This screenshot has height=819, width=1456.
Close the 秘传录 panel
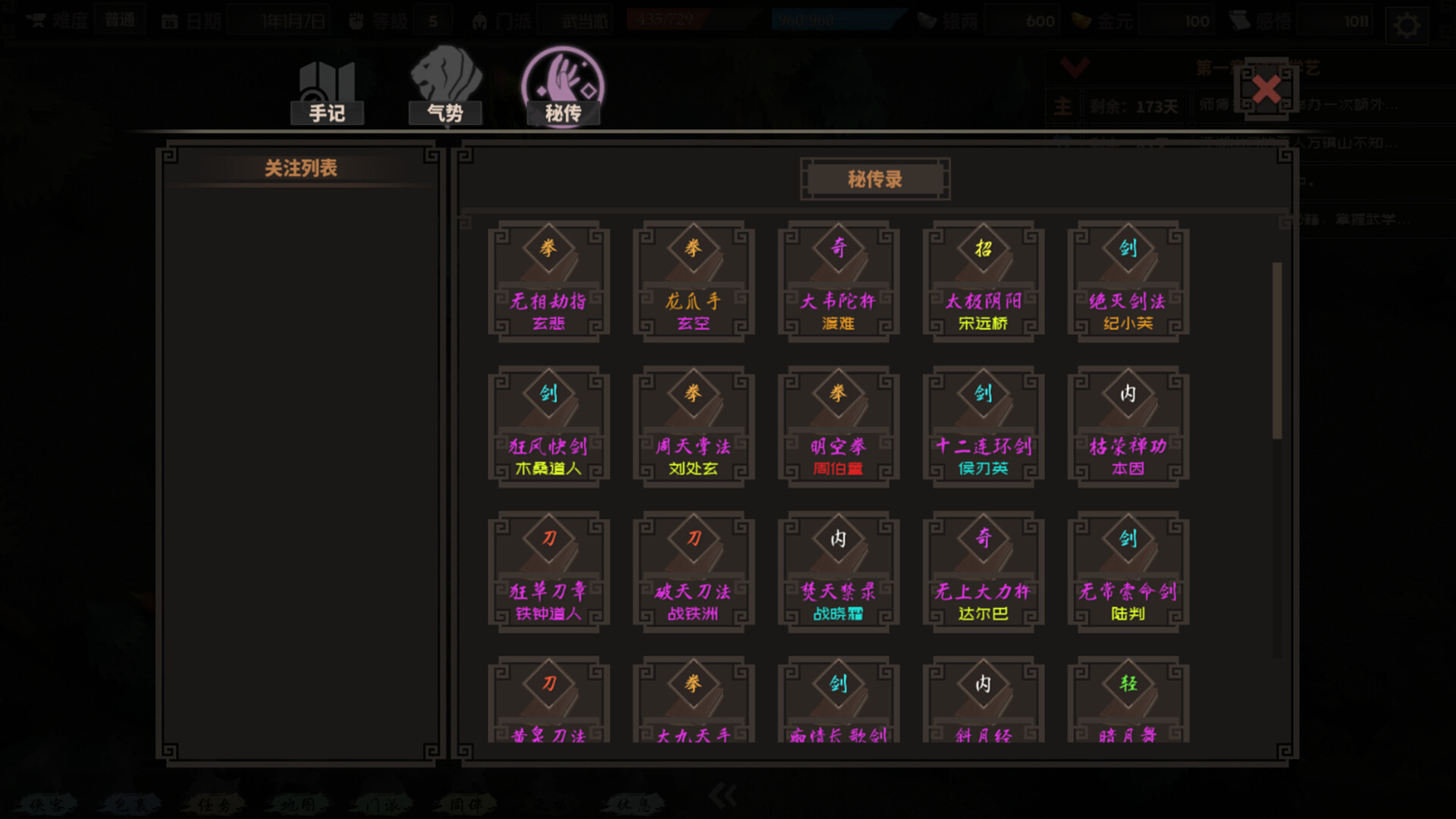1266,91
